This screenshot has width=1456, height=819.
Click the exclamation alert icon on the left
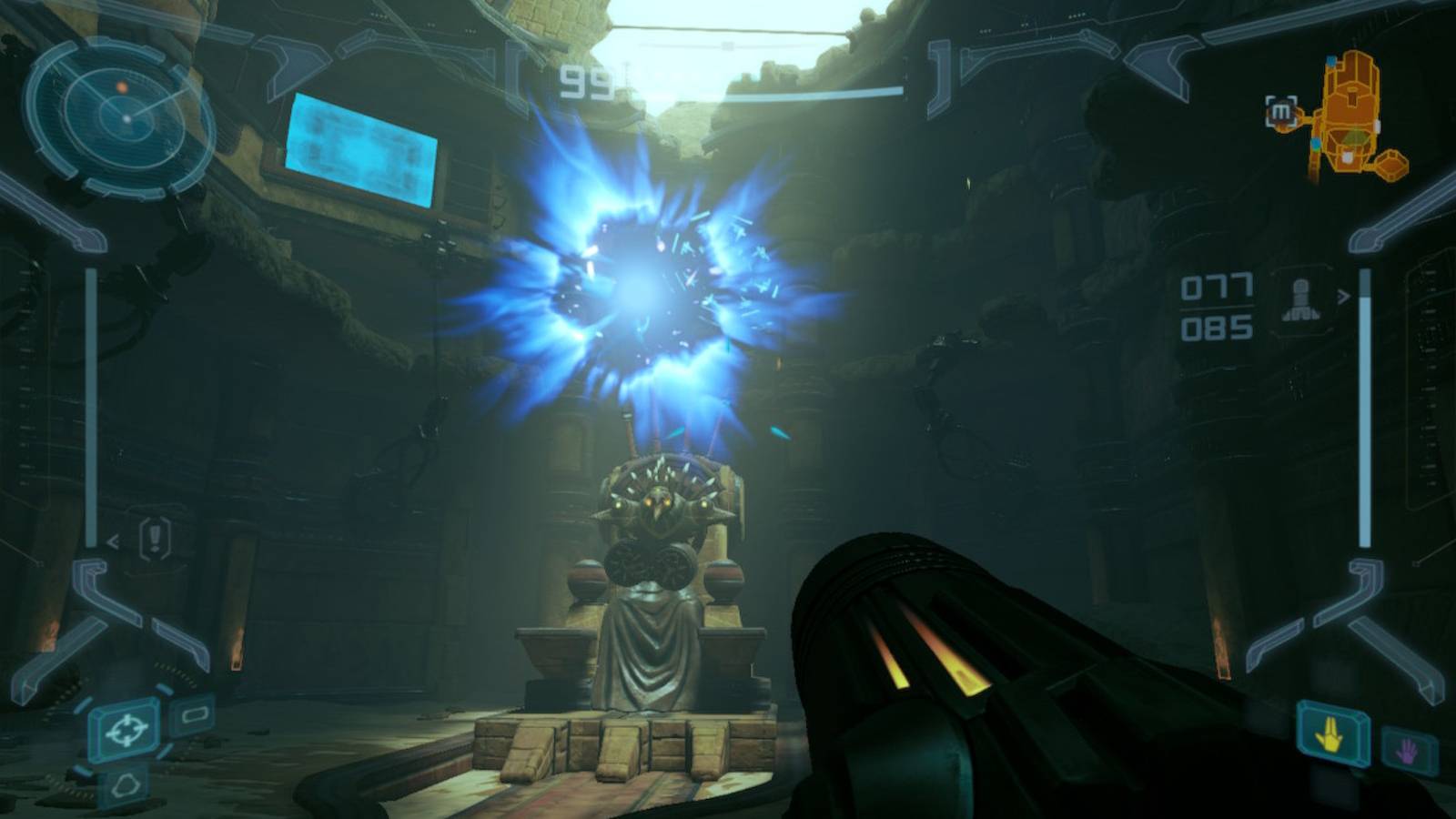[x=157, y=539]
